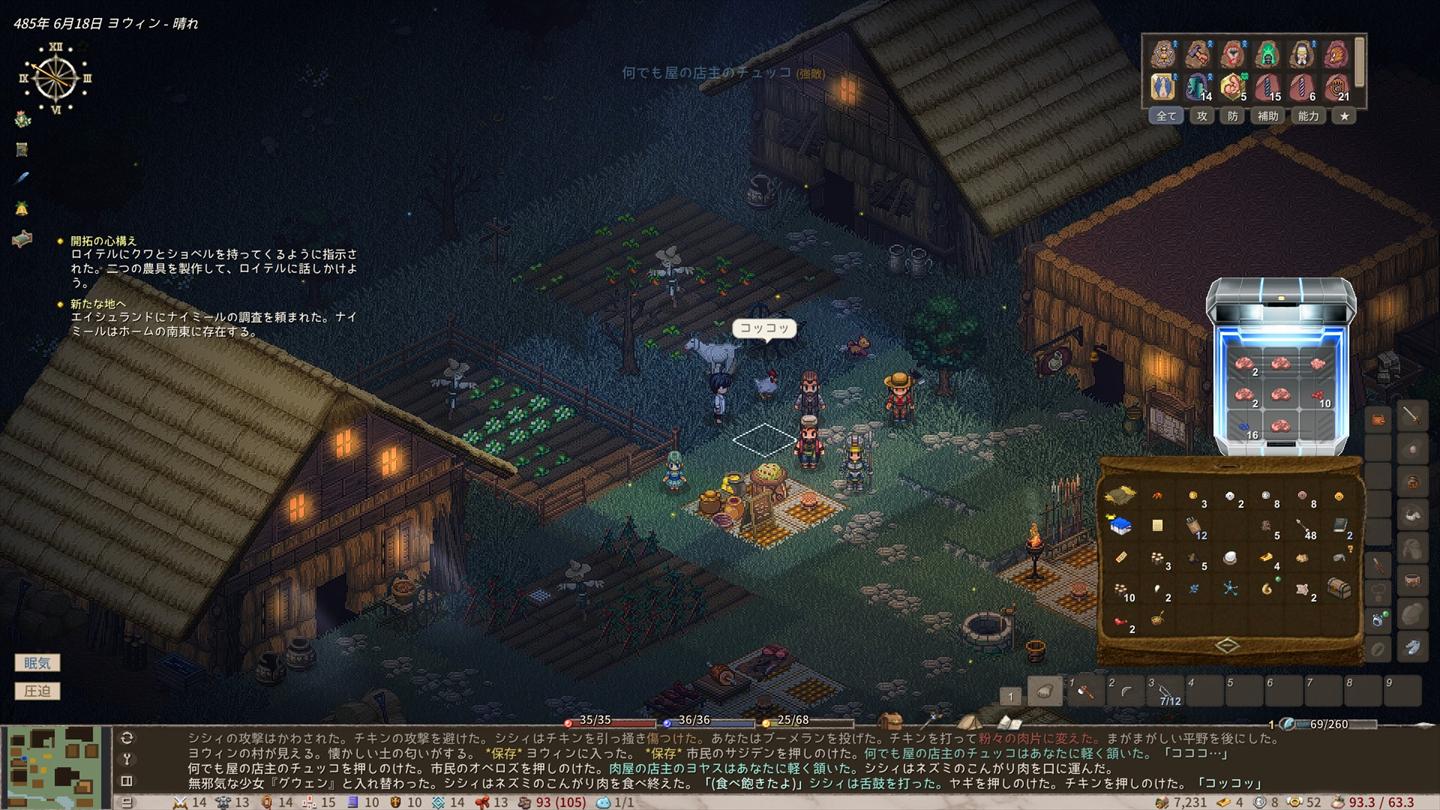Select the sword equipment slot

pos(1412,416)
